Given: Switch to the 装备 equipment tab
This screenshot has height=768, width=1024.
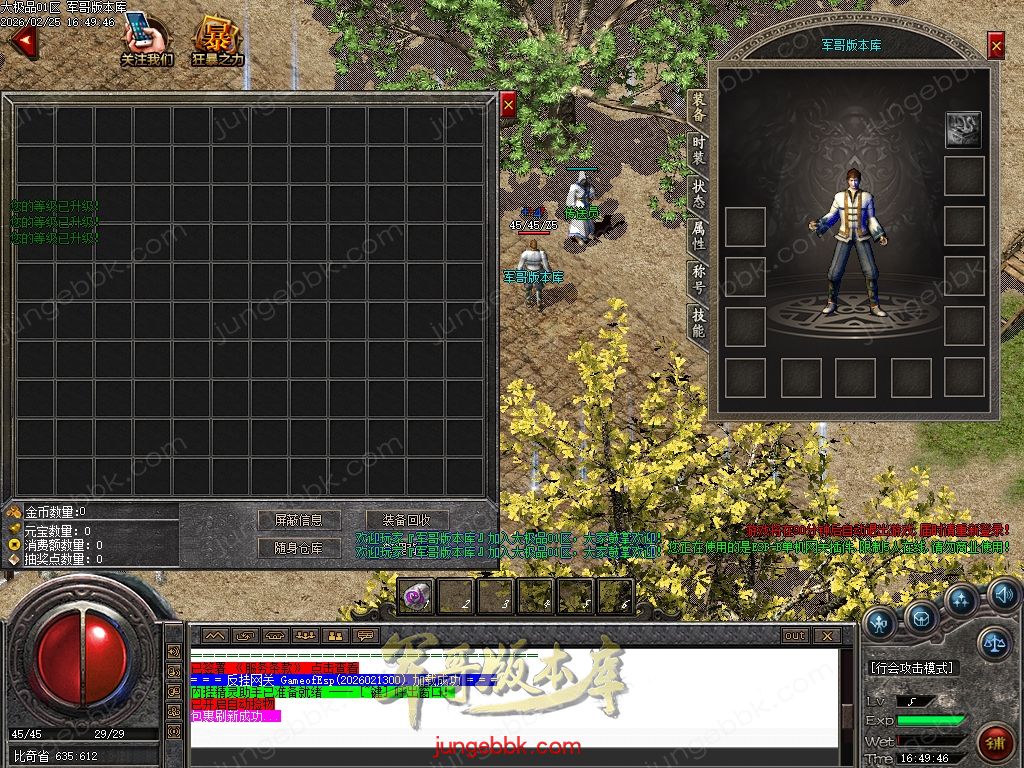Looking at the screenshot, I should 698,108.
